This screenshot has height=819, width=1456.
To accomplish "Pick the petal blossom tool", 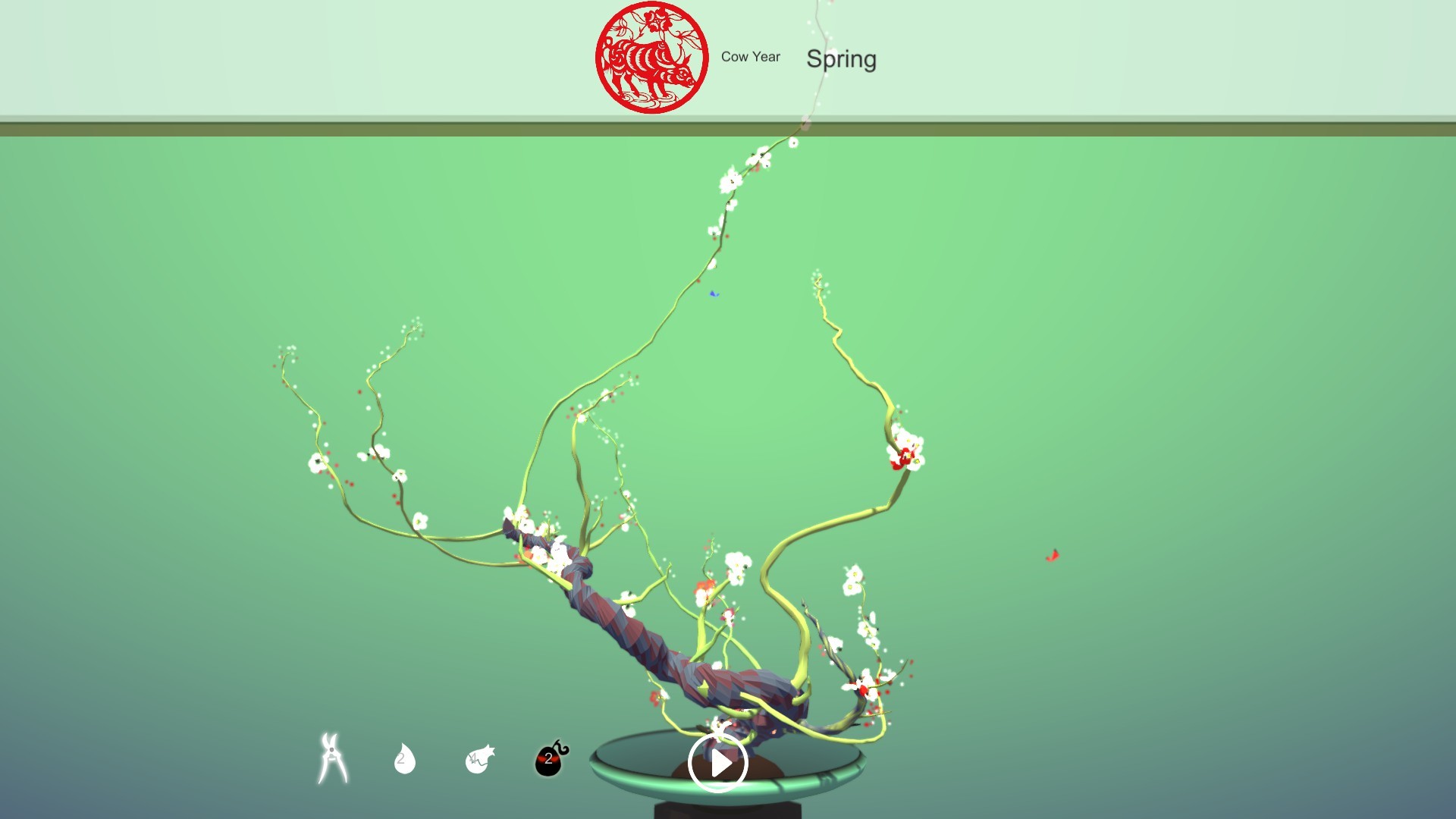I will click(478, 758).
